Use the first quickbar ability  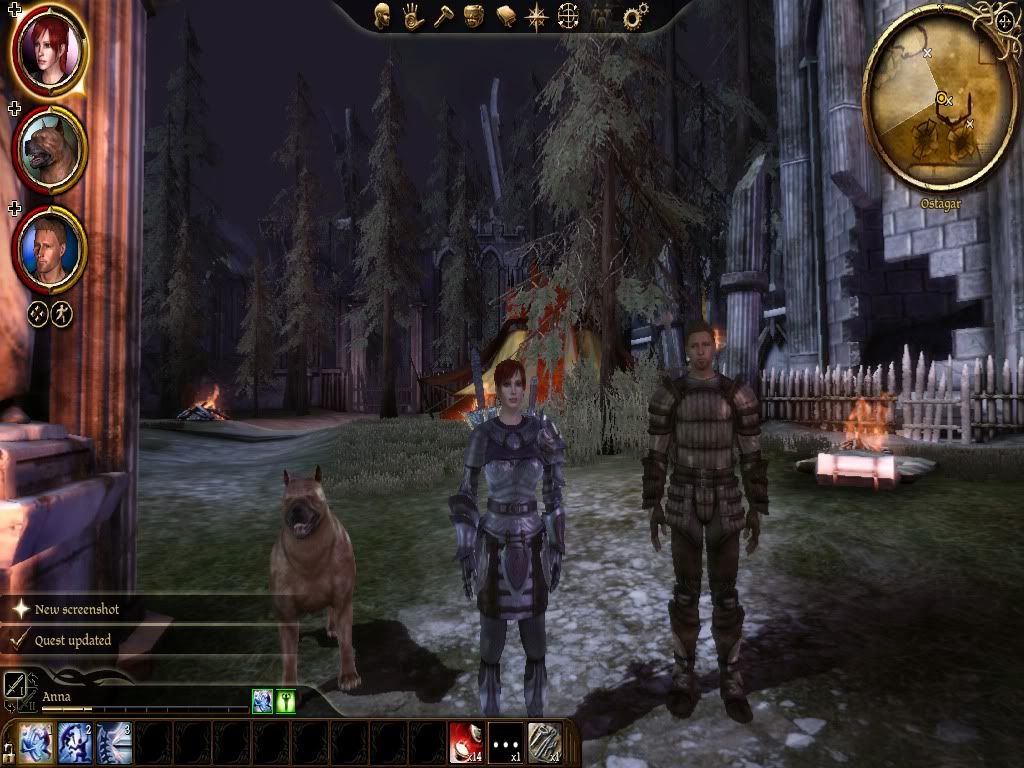point(34,743)
